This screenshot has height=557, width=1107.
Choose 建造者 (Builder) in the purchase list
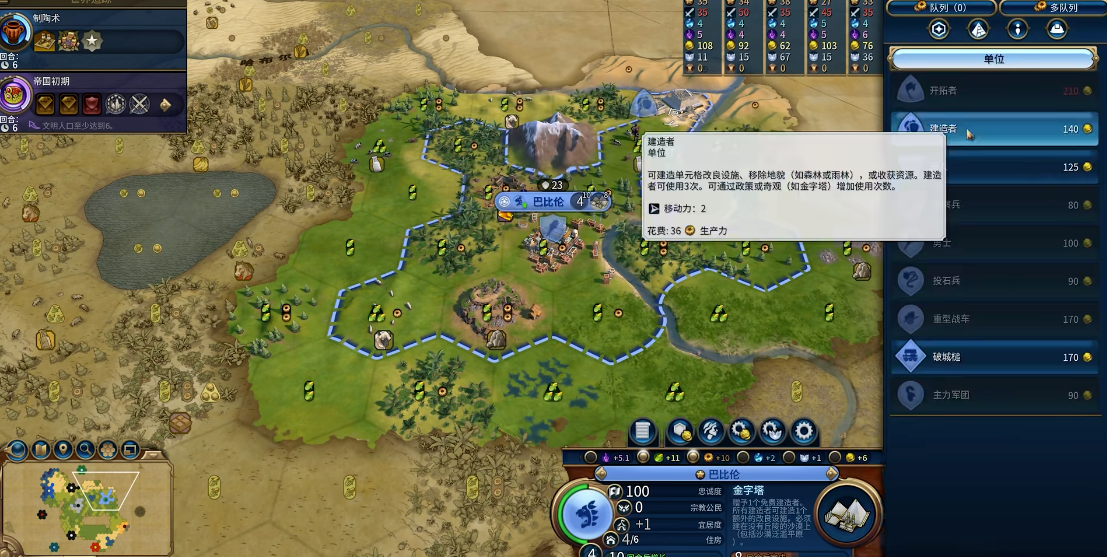click(993, 129)
